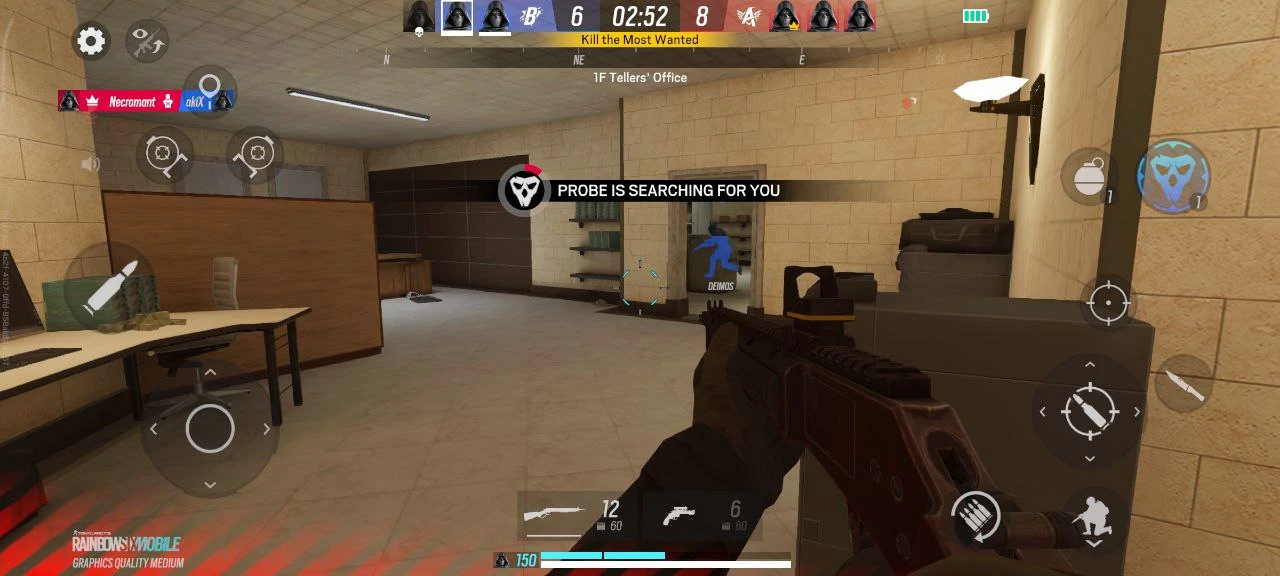The height and width of the screenshot is (576, 1280).
Task: Tap the virtual movement joystick
Action: click(210, 429)
